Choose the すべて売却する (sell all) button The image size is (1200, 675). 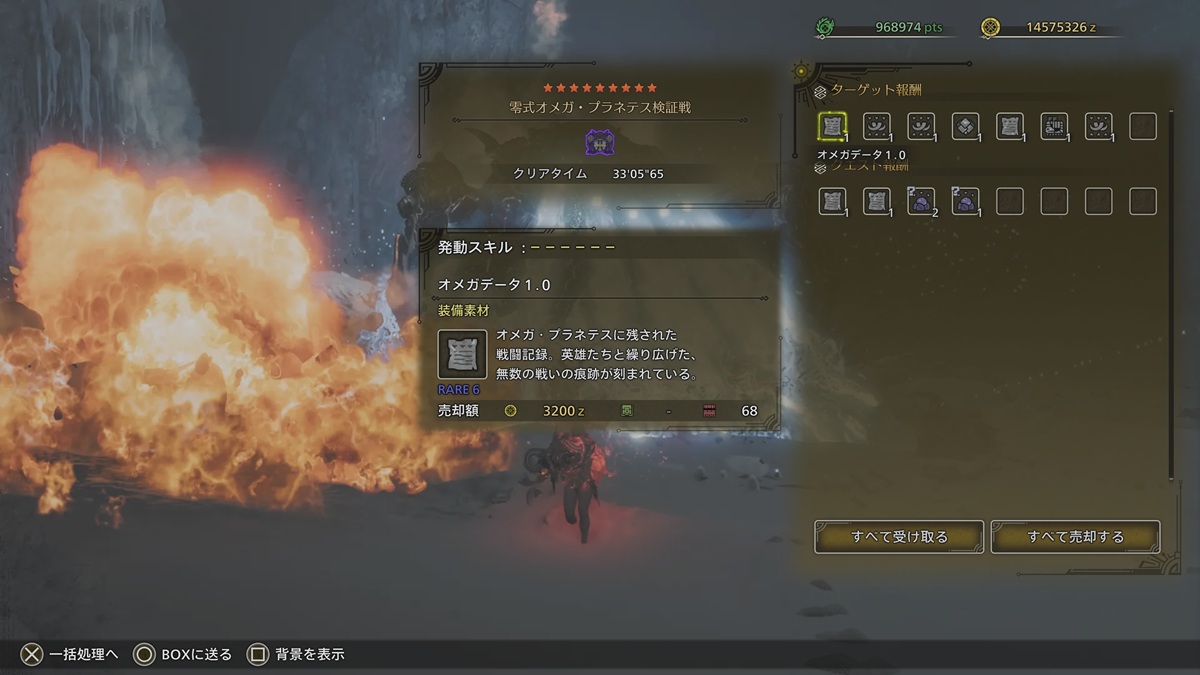pyautogui.click(x=1075, y=537)
